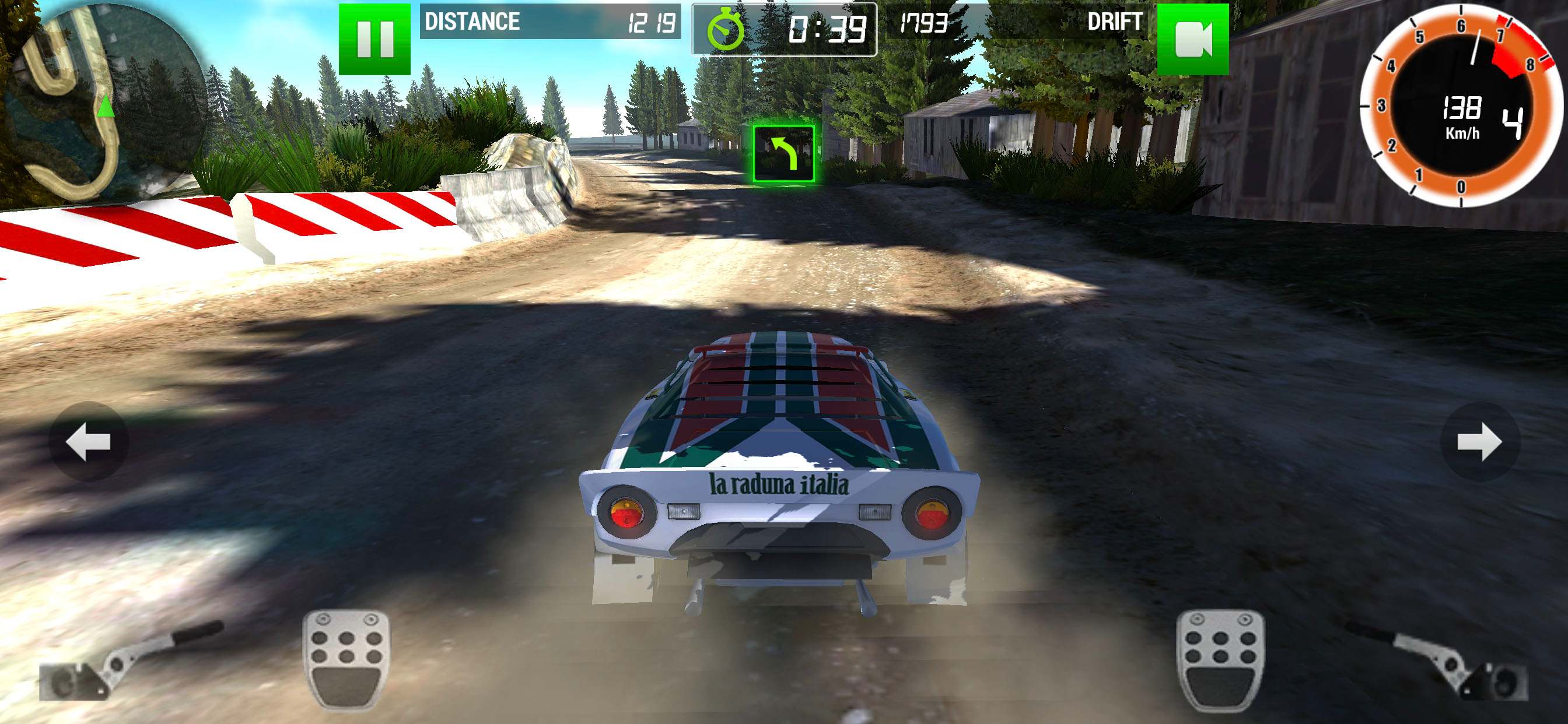Pause the race with the green pause button
This screenshot has height=724, width=1568.
pyautogui.click(x=374, y=39)
